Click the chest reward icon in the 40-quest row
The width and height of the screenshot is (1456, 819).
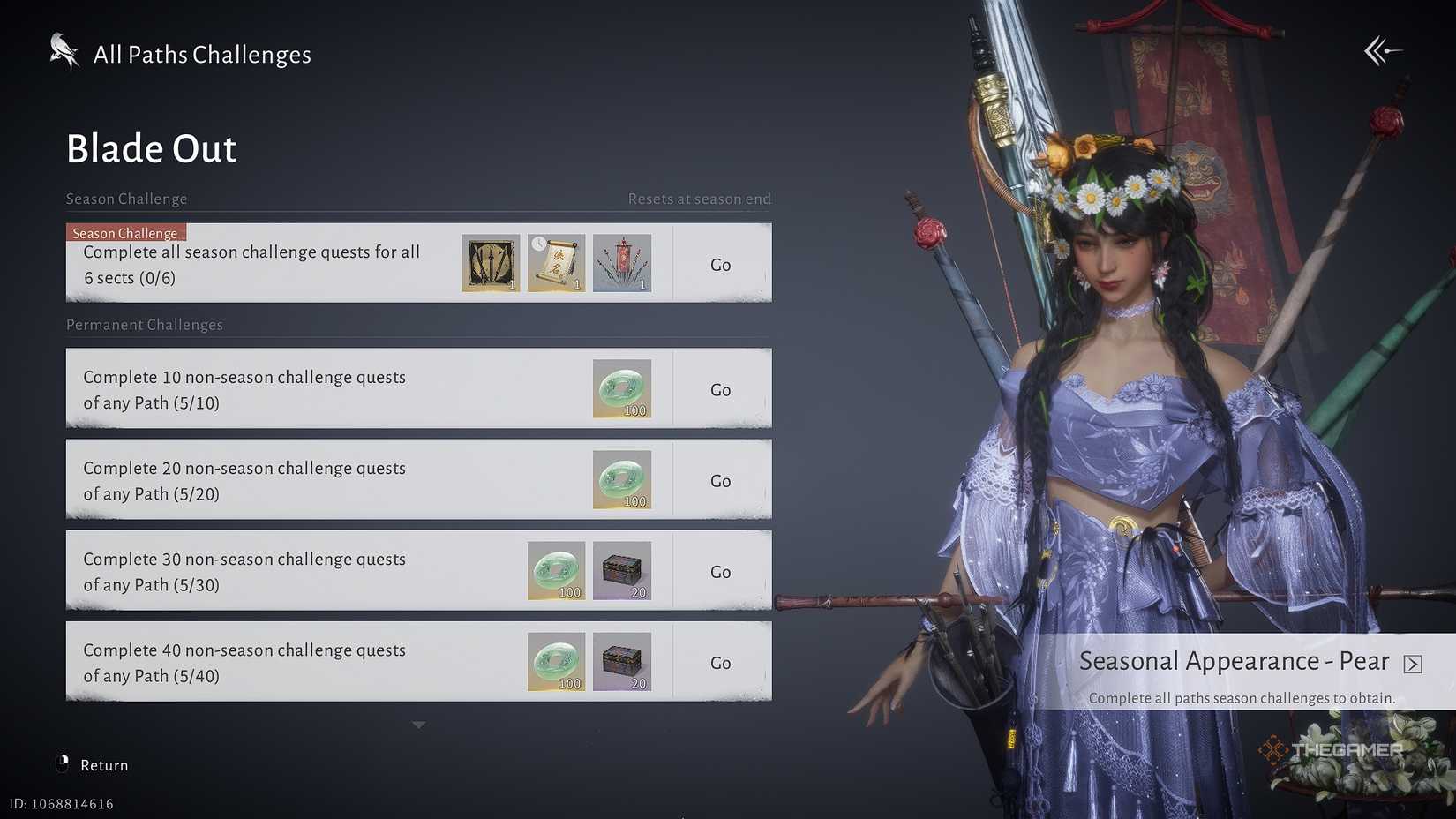[x=622, y=661]
